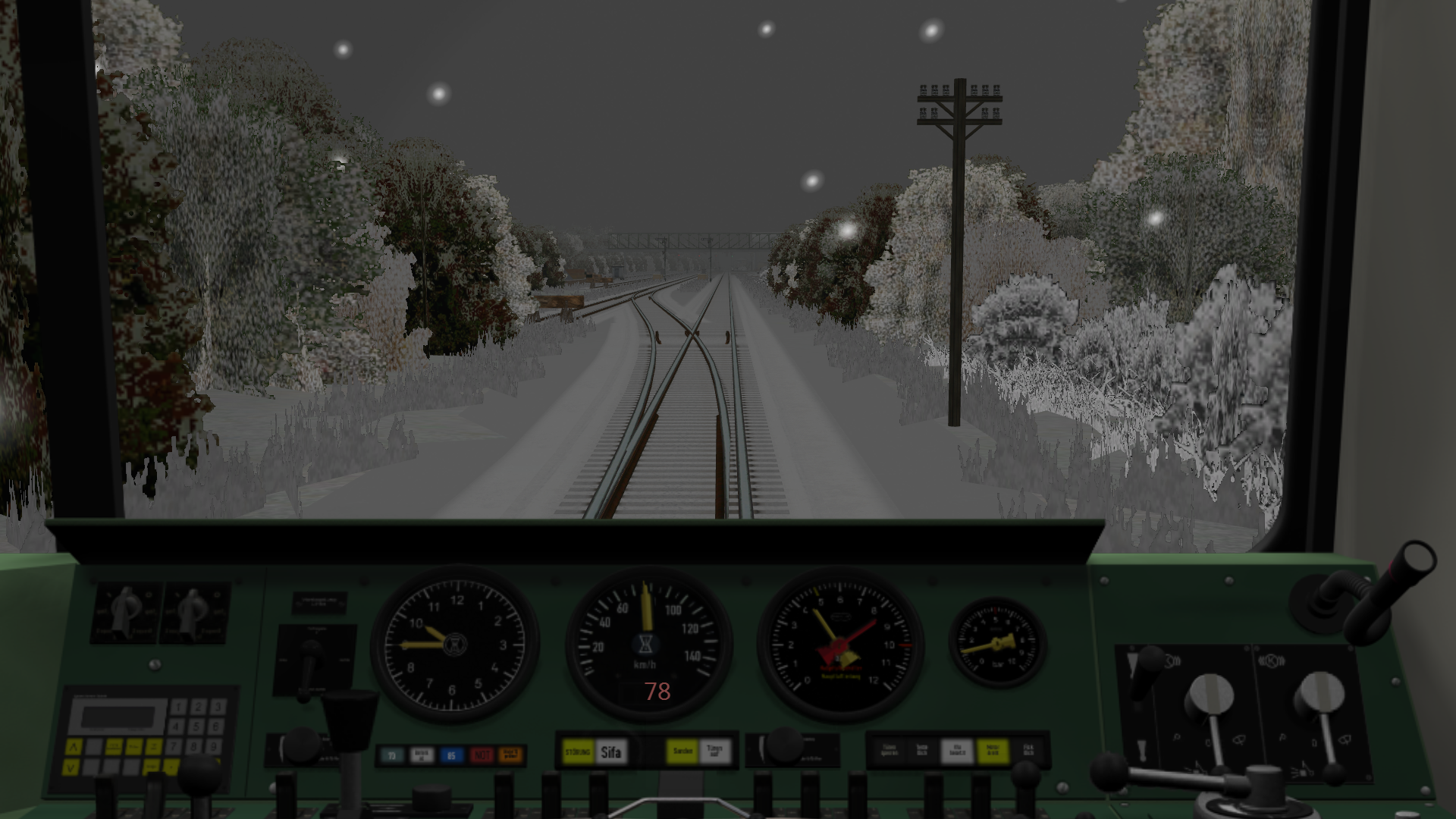Tap number 1 on the keypad
Screen dimensions: 1456x819
click(178, 708)
